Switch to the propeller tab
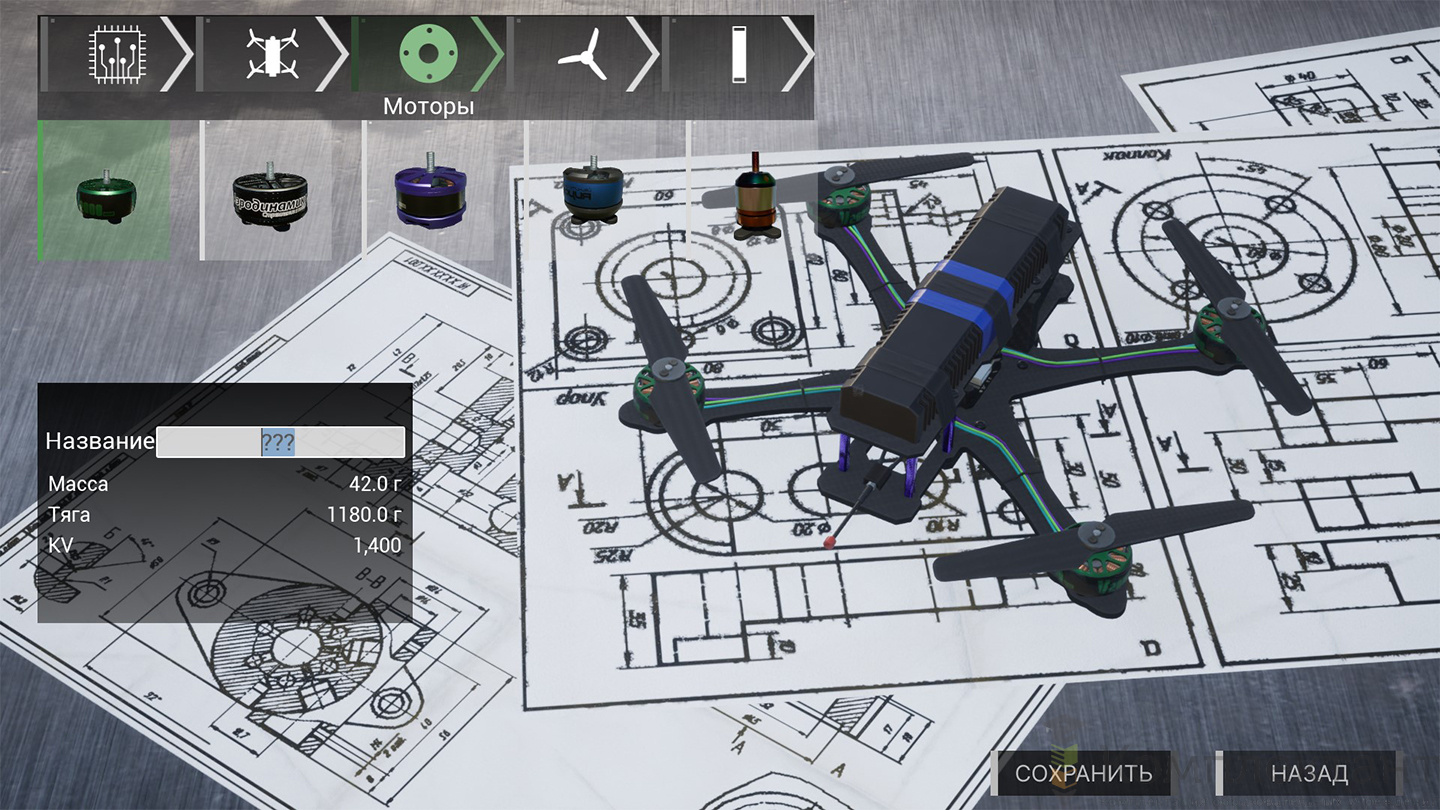1440x810 pixels. click(x=582, y=54)
